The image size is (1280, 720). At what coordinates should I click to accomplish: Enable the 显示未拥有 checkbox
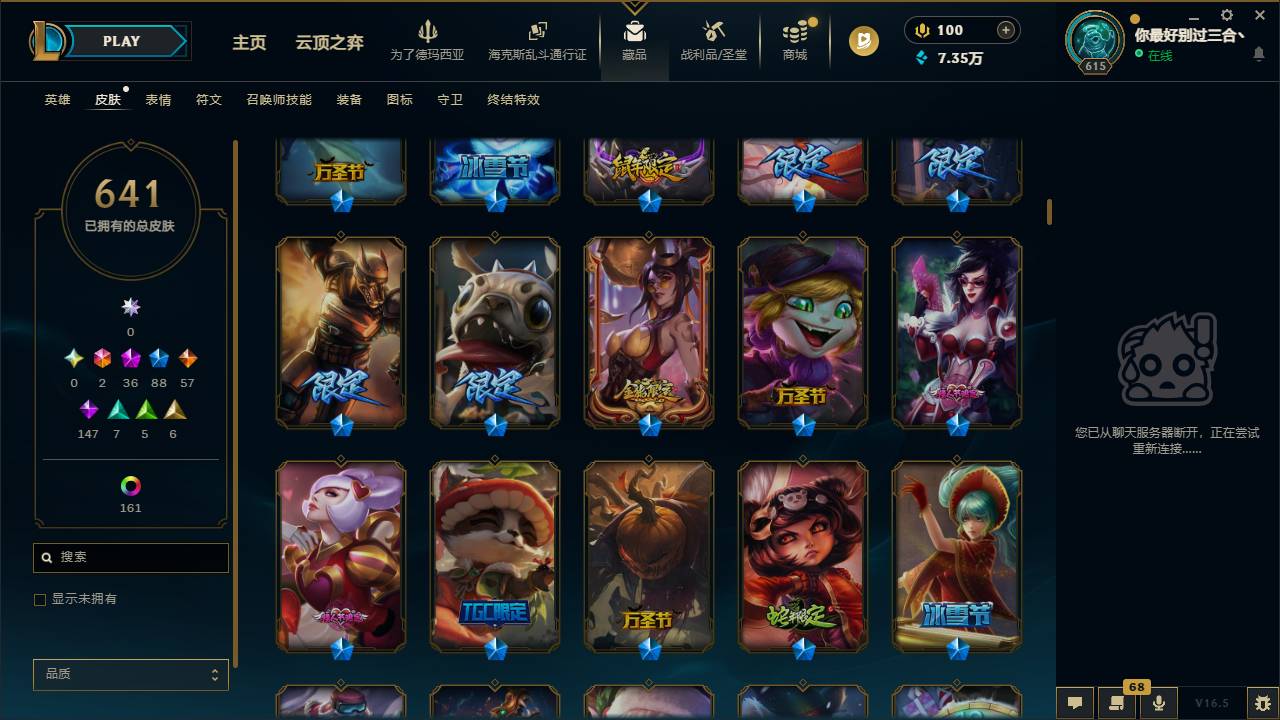pos(40,599)
